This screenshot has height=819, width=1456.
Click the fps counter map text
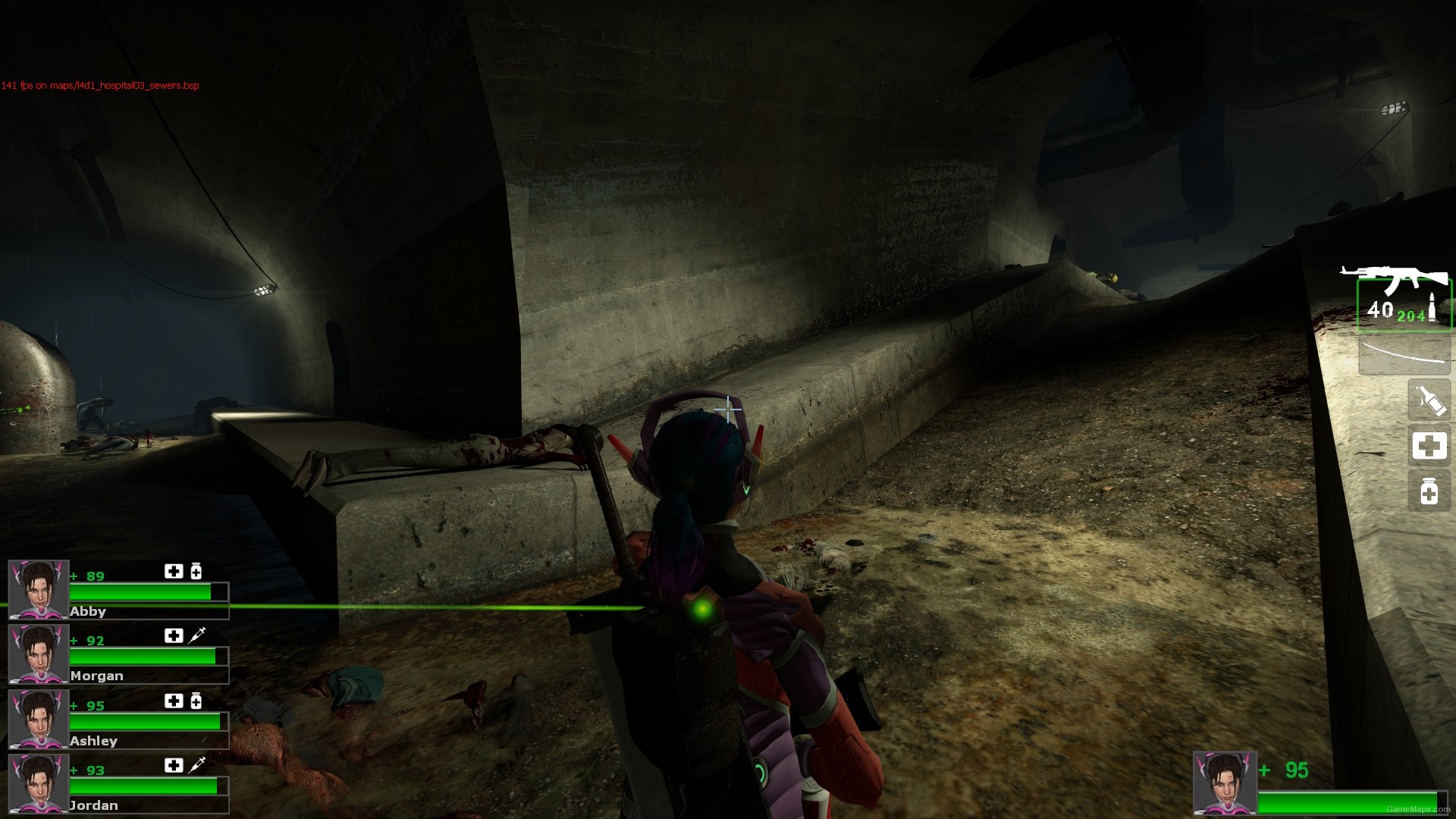99,86
